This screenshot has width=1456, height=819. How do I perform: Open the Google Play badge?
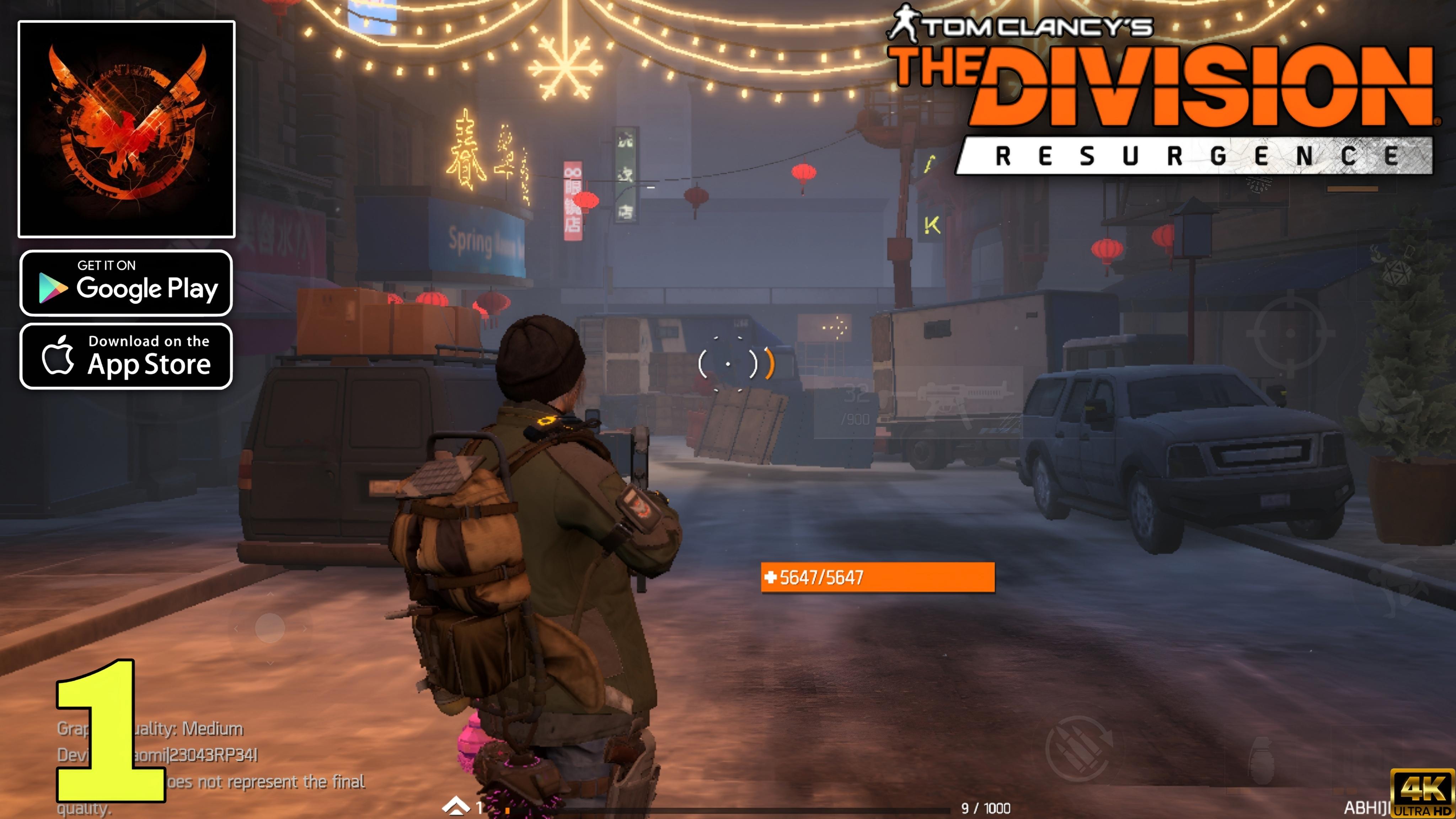126,283
